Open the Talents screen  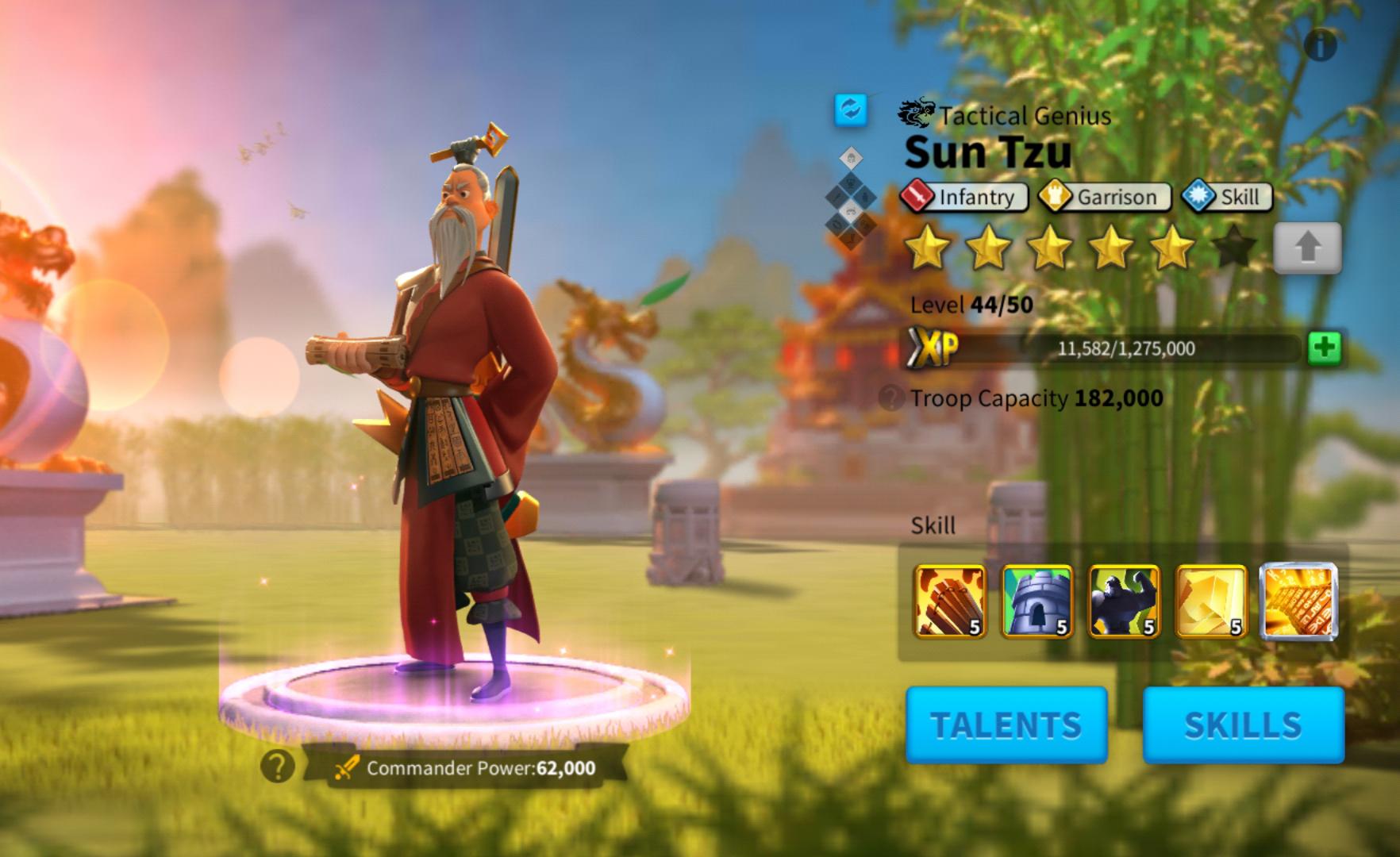(1006, 725)
